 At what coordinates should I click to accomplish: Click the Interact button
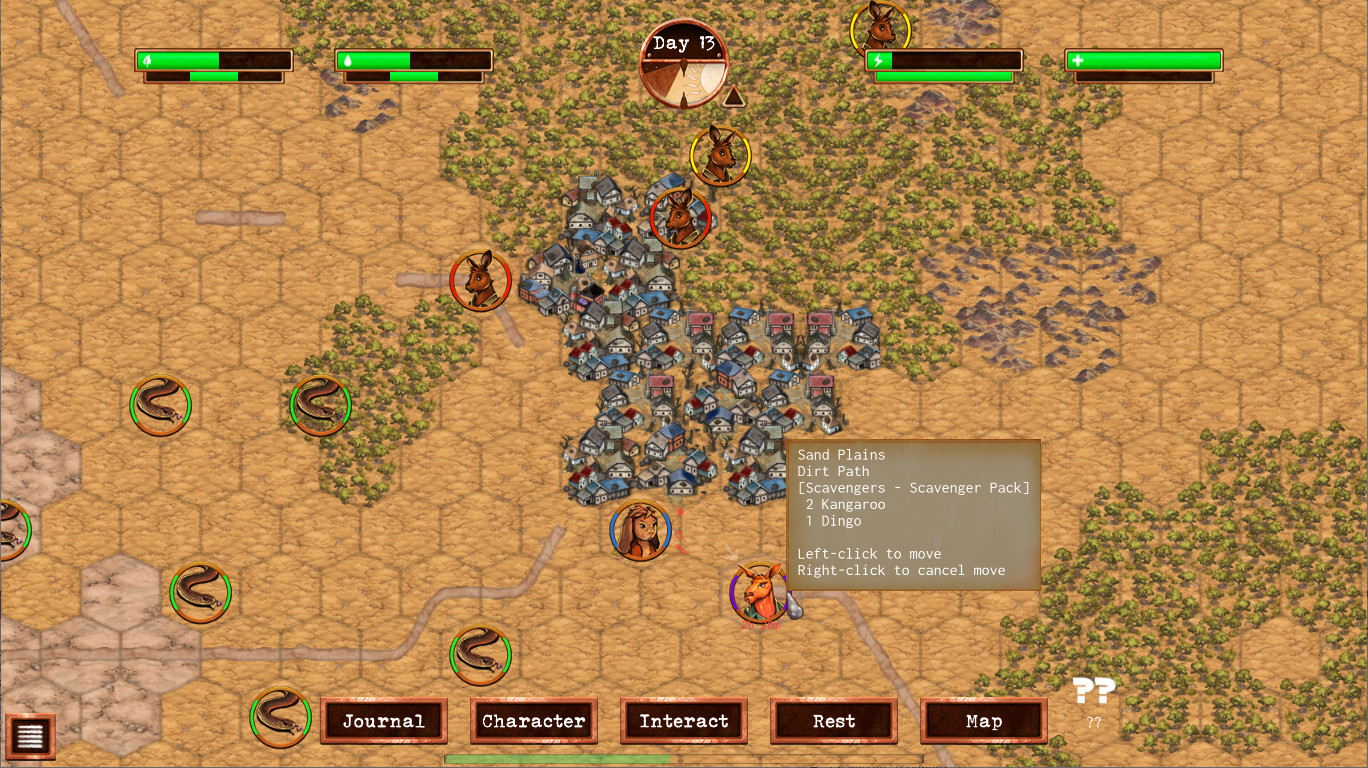point(684,720)
